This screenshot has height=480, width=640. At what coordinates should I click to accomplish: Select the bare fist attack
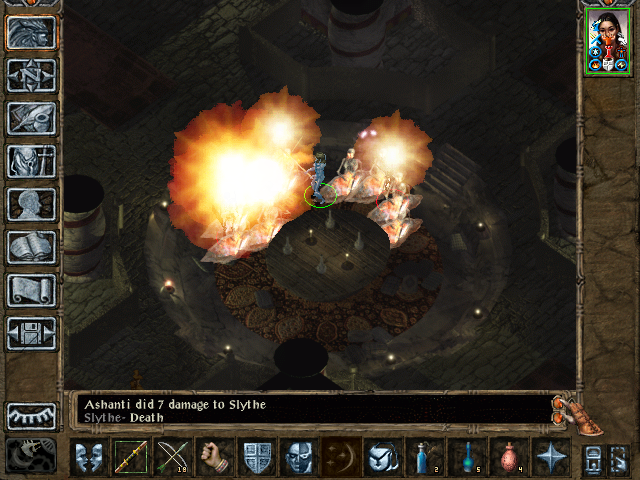tap(214, 457)
